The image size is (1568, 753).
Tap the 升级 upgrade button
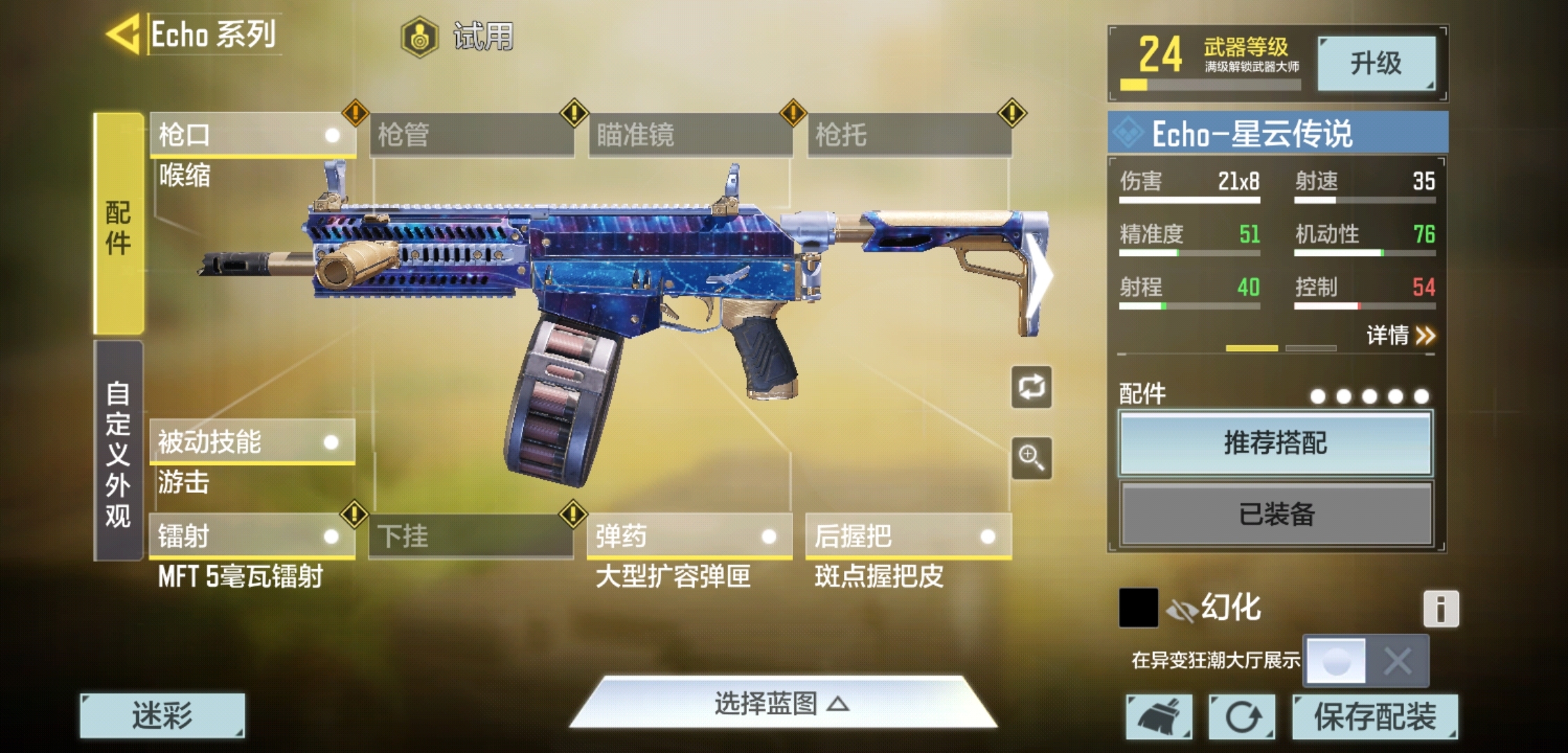point(1375,63)
